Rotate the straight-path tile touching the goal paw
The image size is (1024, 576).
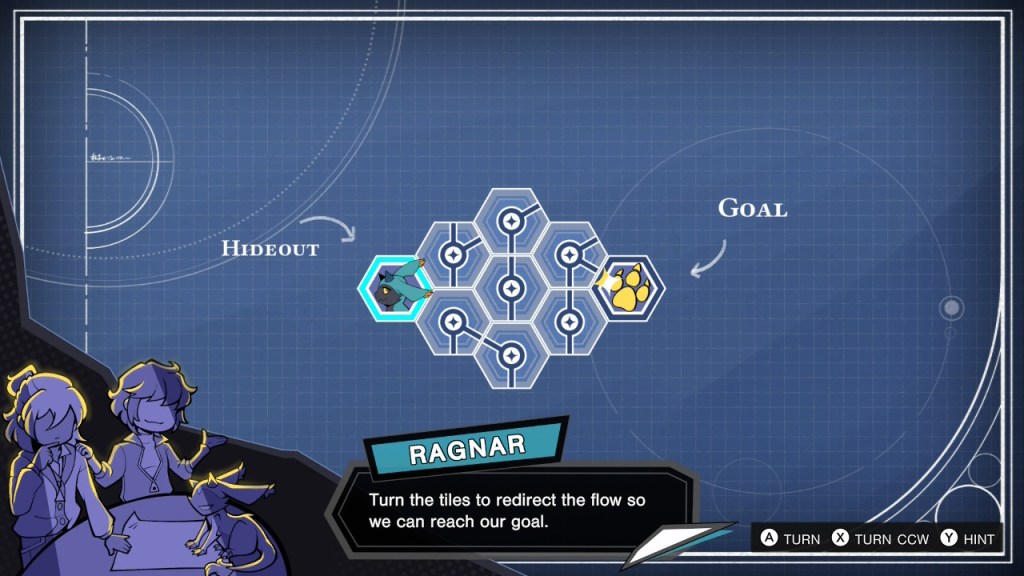(569, 322)
